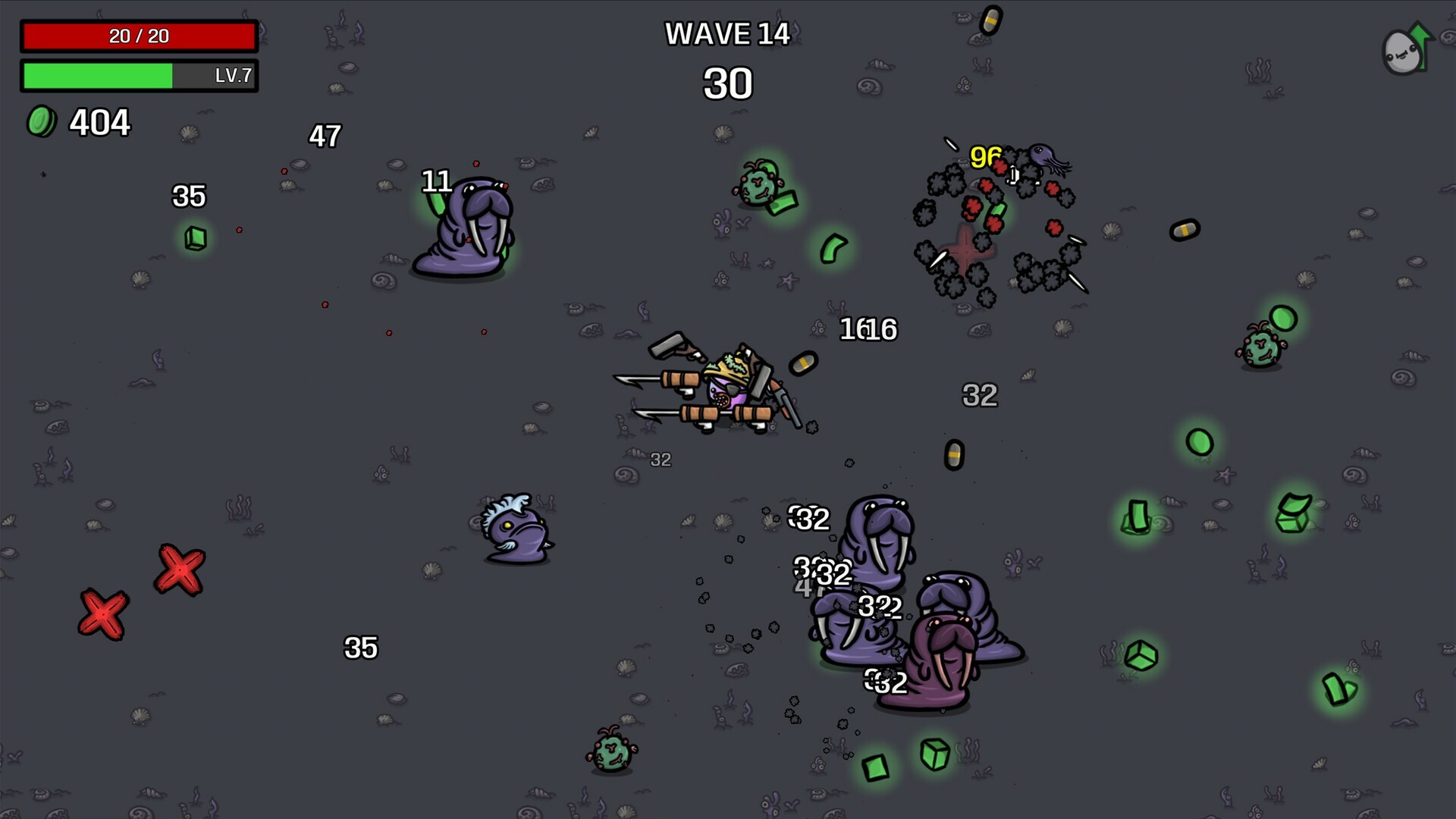
Task: Click the 404 coin count text
Action: [99, 121]
